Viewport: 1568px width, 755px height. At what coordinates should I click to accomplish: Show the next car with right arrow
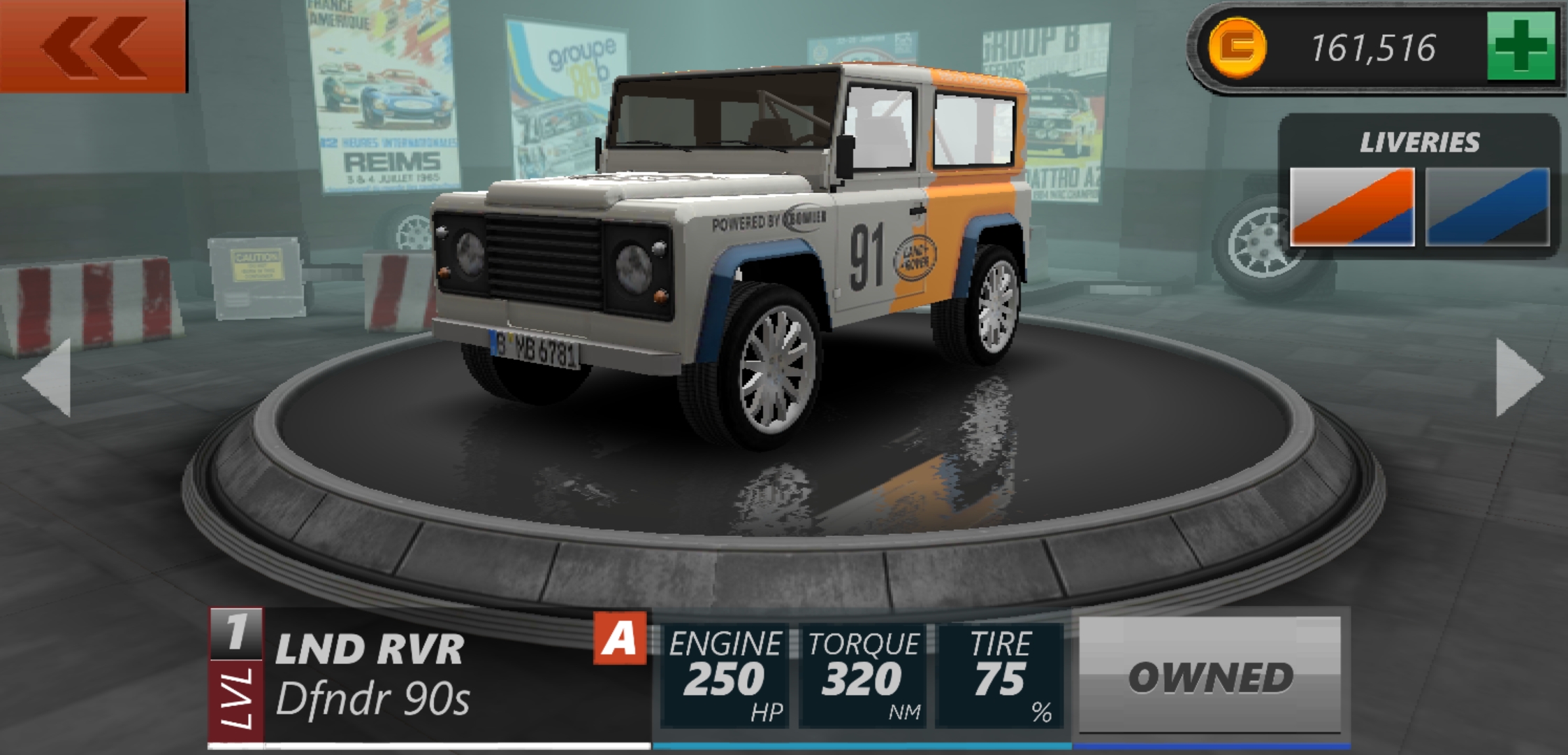click(1518, 377)
